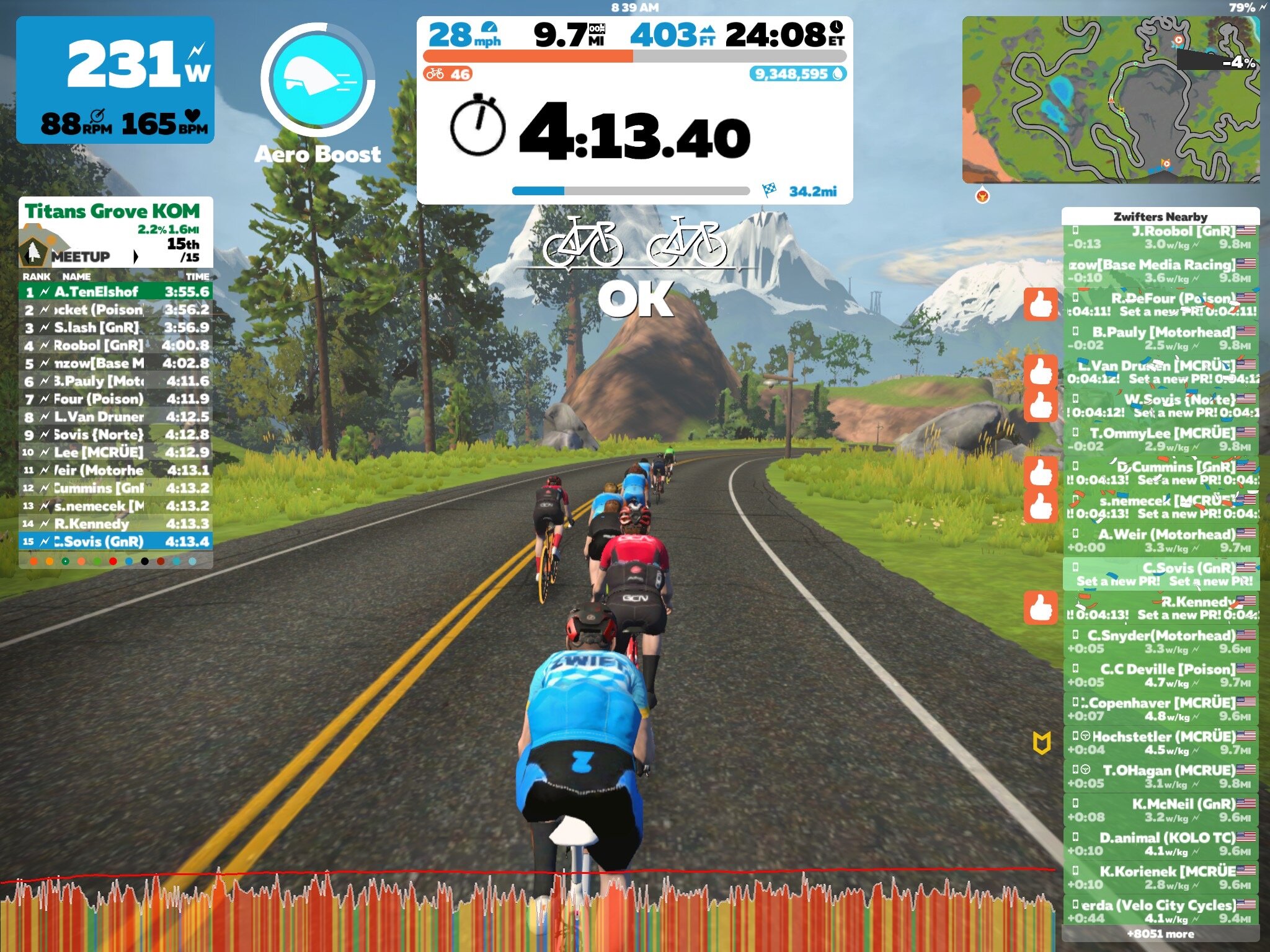Click A.TenElshof on KOM leaderboard
This screenshot has height=952, width=1270.
tap(115, 291)
